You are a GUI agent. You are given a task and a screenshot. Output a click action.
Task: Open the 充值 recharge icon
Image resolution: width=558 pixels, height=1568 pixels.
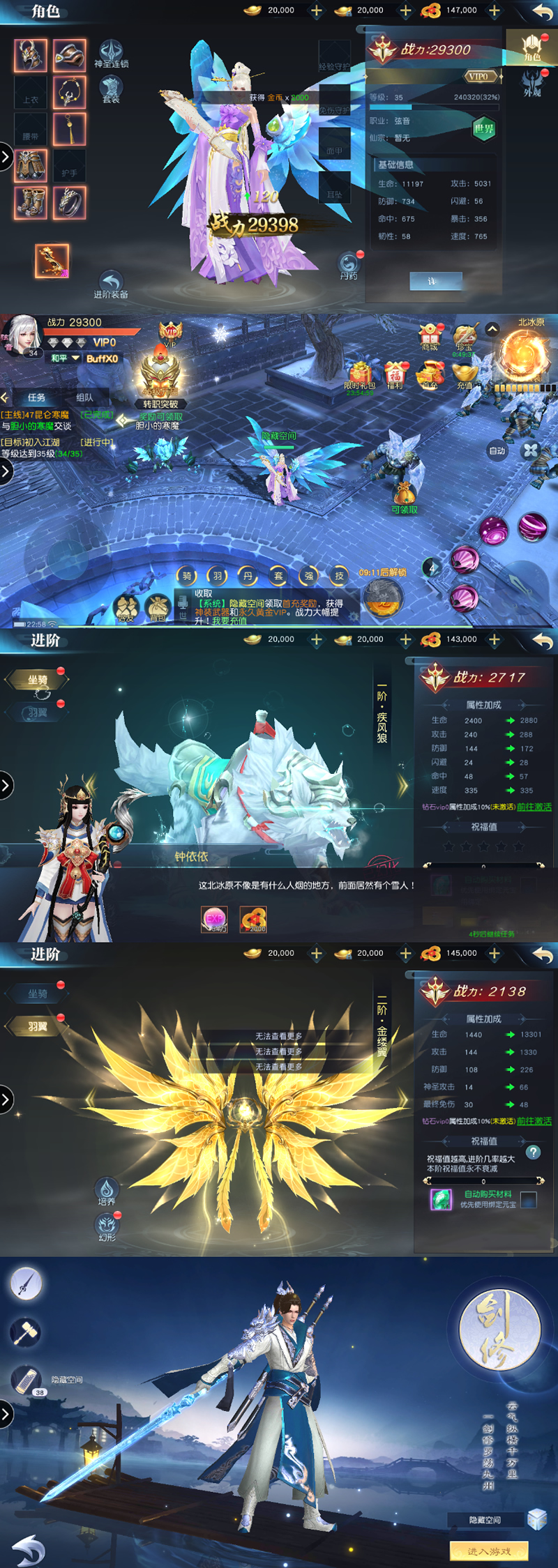[x=465, y=376]
